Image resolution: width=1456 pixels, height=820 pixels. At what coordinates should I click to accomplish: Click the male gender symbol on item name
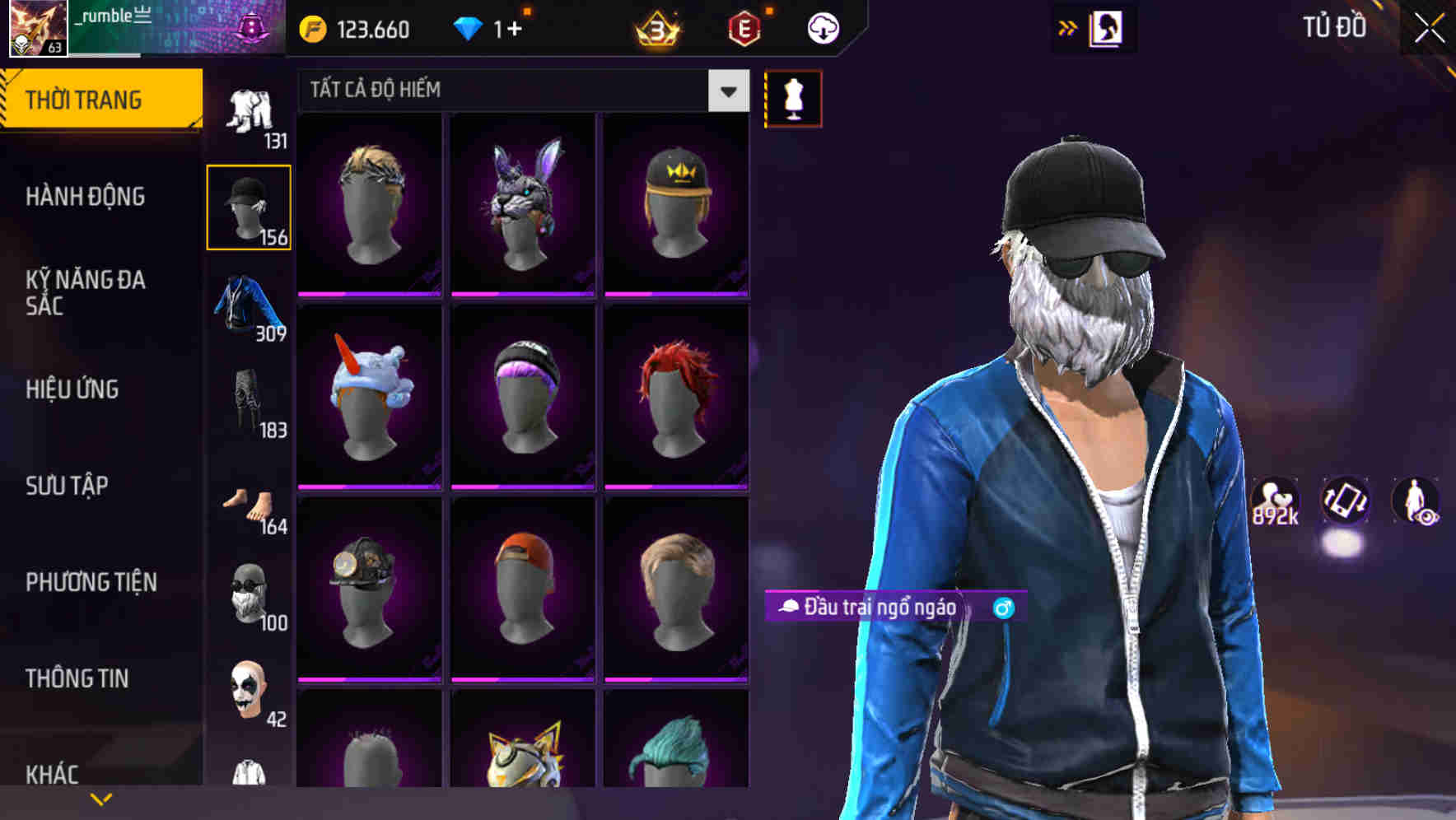[x=1006, y=609]
